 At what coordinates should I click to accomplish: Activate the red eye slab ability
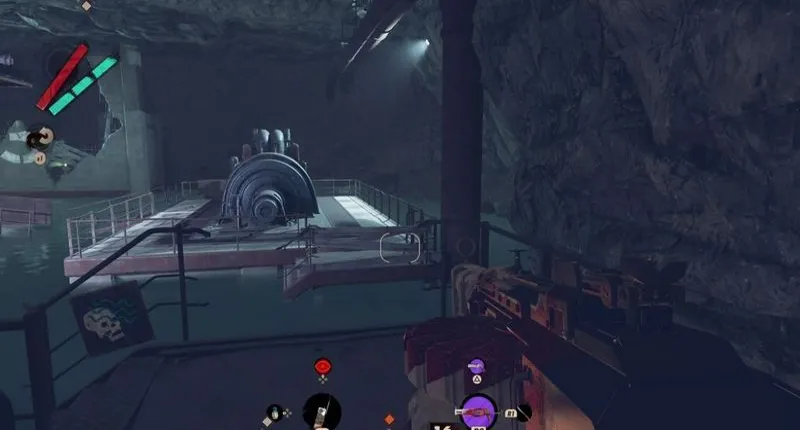point(322,366)
